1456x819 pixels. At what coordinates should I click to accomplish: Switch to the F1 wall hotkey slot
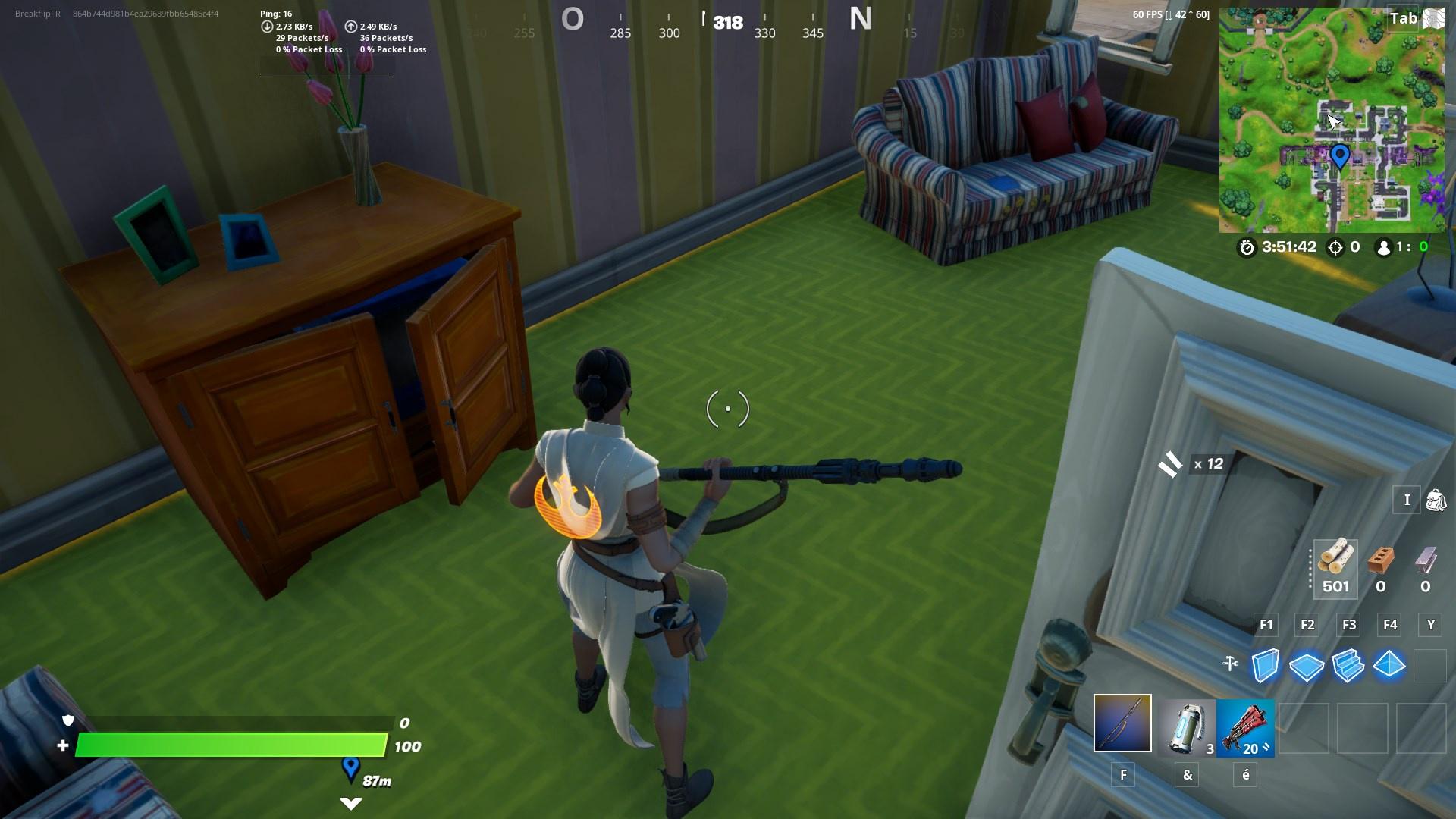1266,625
